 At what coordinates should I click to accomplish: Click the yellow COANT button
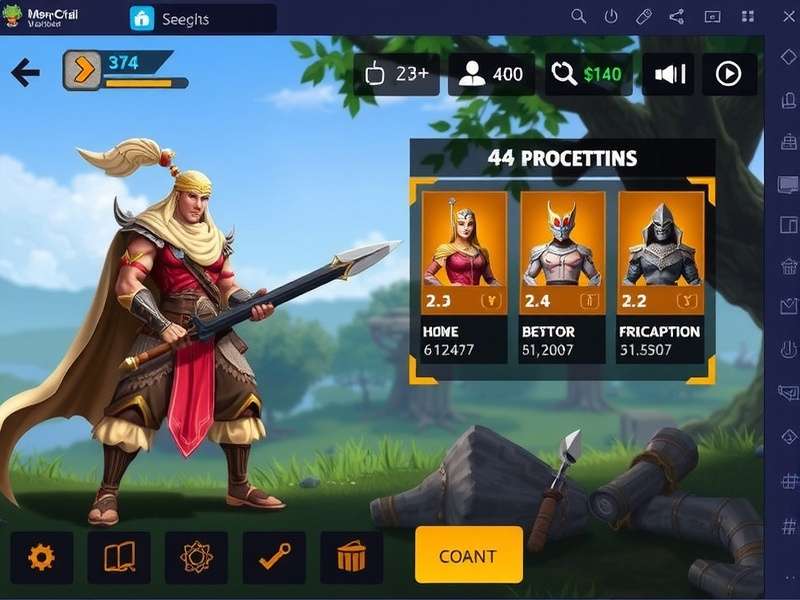pyautogui.click(x=468, y=555)
